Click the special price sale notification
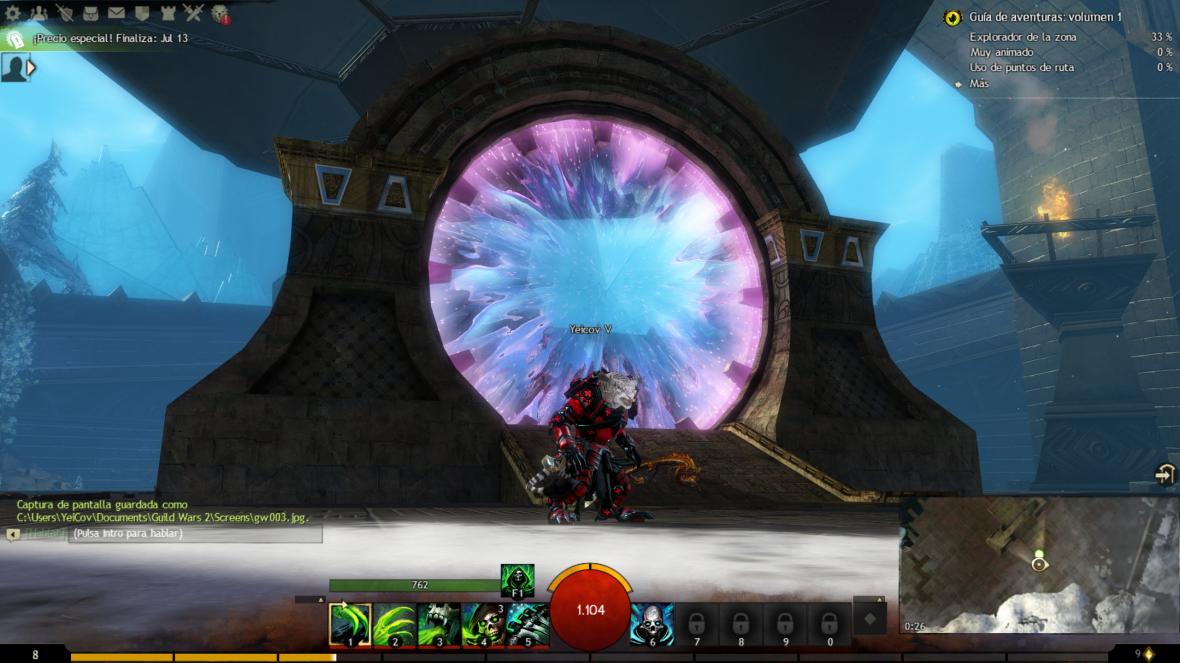Screen dimensions: 1180x663 [110, 39]
